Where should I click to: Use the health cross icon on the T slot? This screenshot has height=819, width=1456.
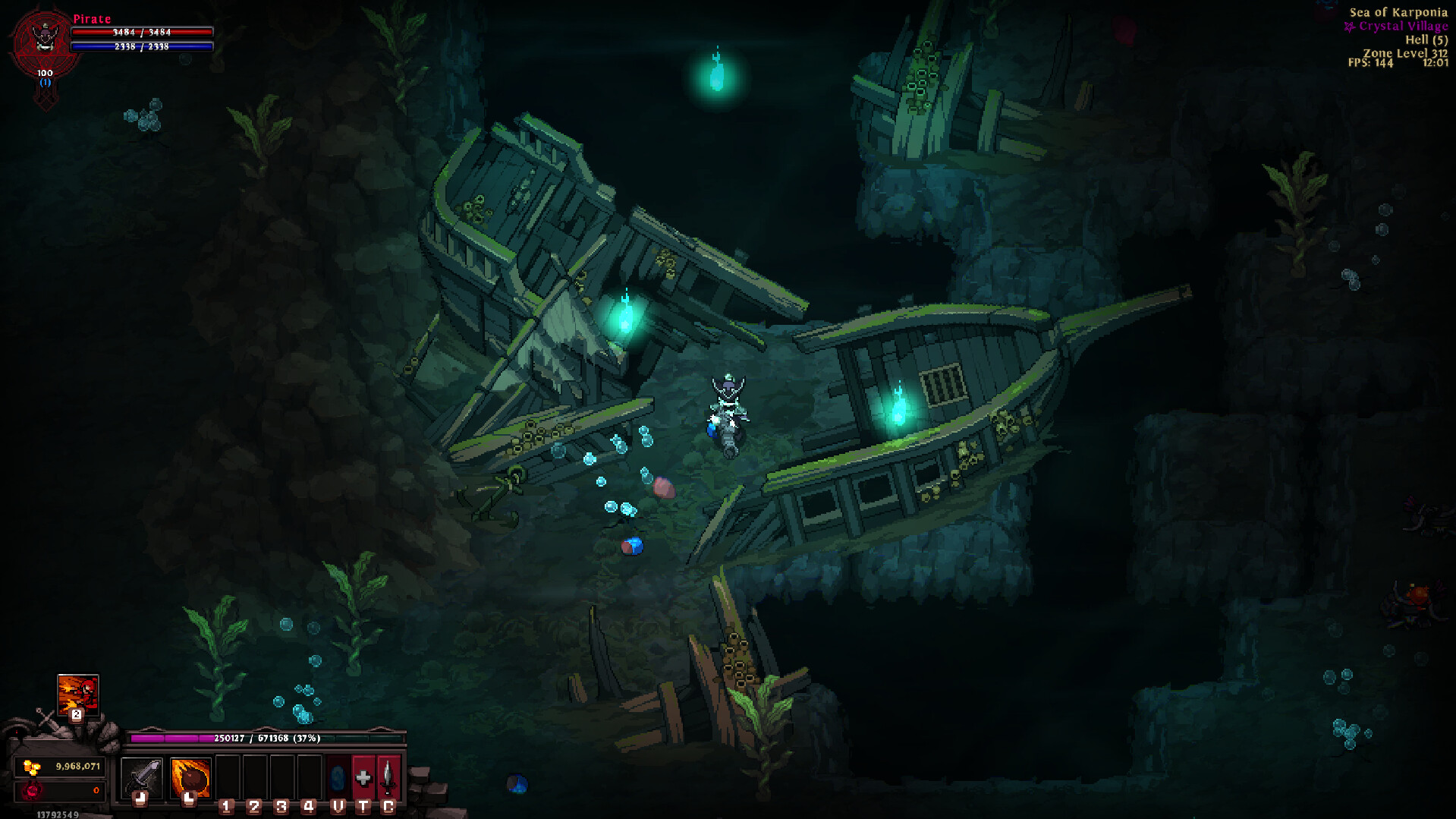(363, 776)
